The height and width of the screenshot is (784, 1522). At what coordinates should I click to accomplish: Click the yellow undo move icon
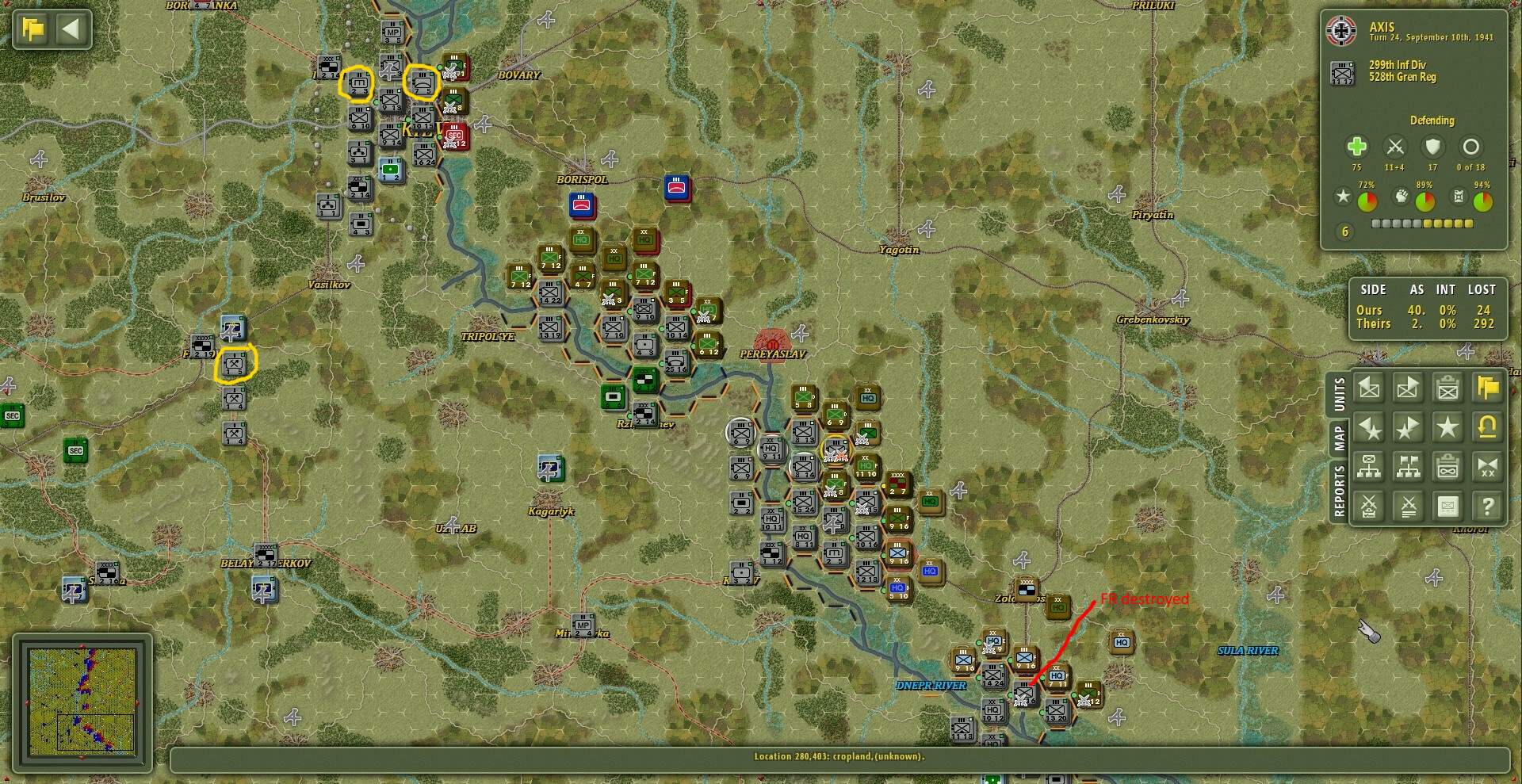click(1488, 428)
